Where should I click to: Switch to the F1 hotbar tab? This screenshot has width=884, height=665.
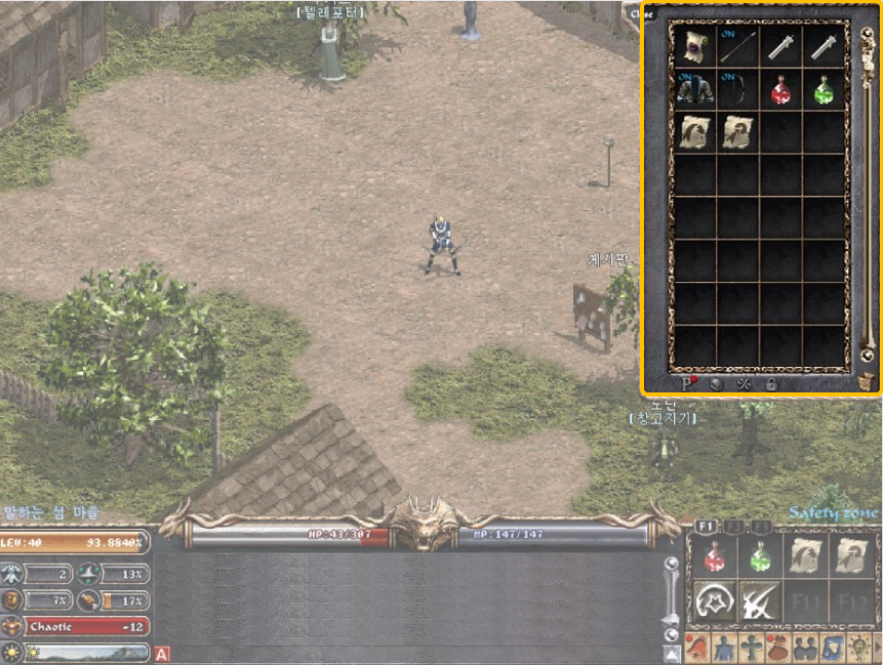706,526
